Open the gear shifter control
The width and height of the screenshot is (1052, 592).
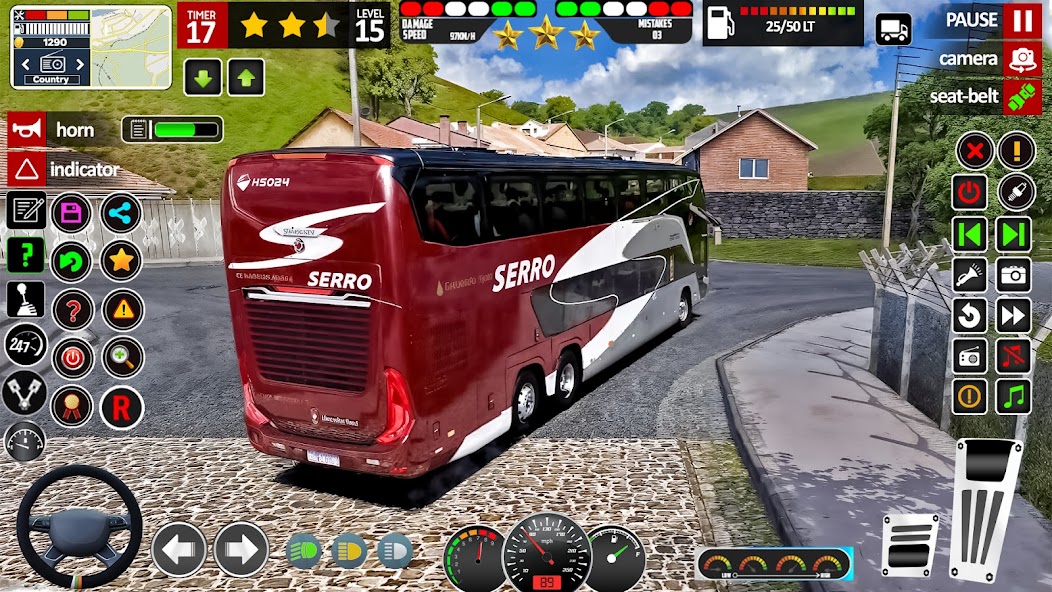point(25,299)
